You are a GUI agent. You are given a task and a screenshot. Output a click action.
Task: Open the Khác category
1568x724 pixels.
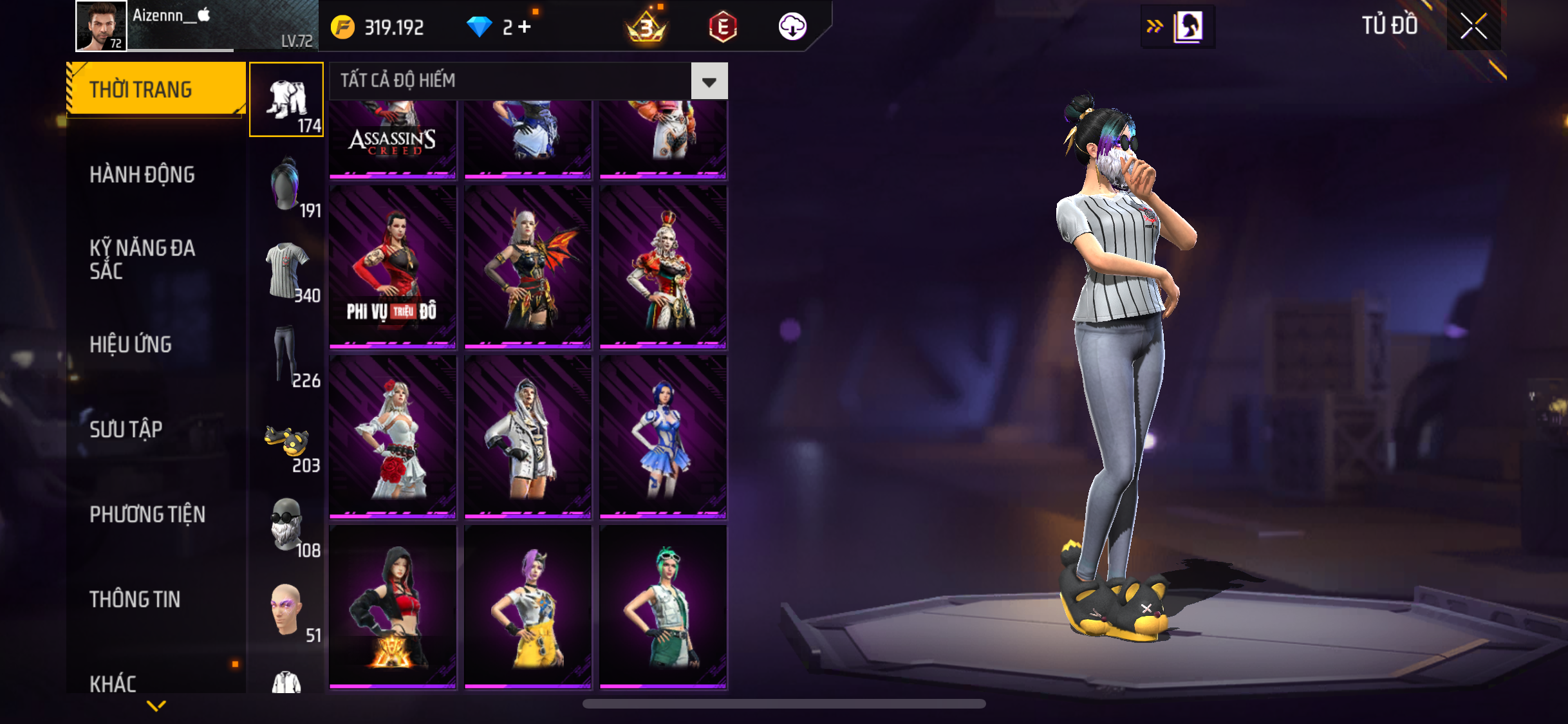[113, 682]
